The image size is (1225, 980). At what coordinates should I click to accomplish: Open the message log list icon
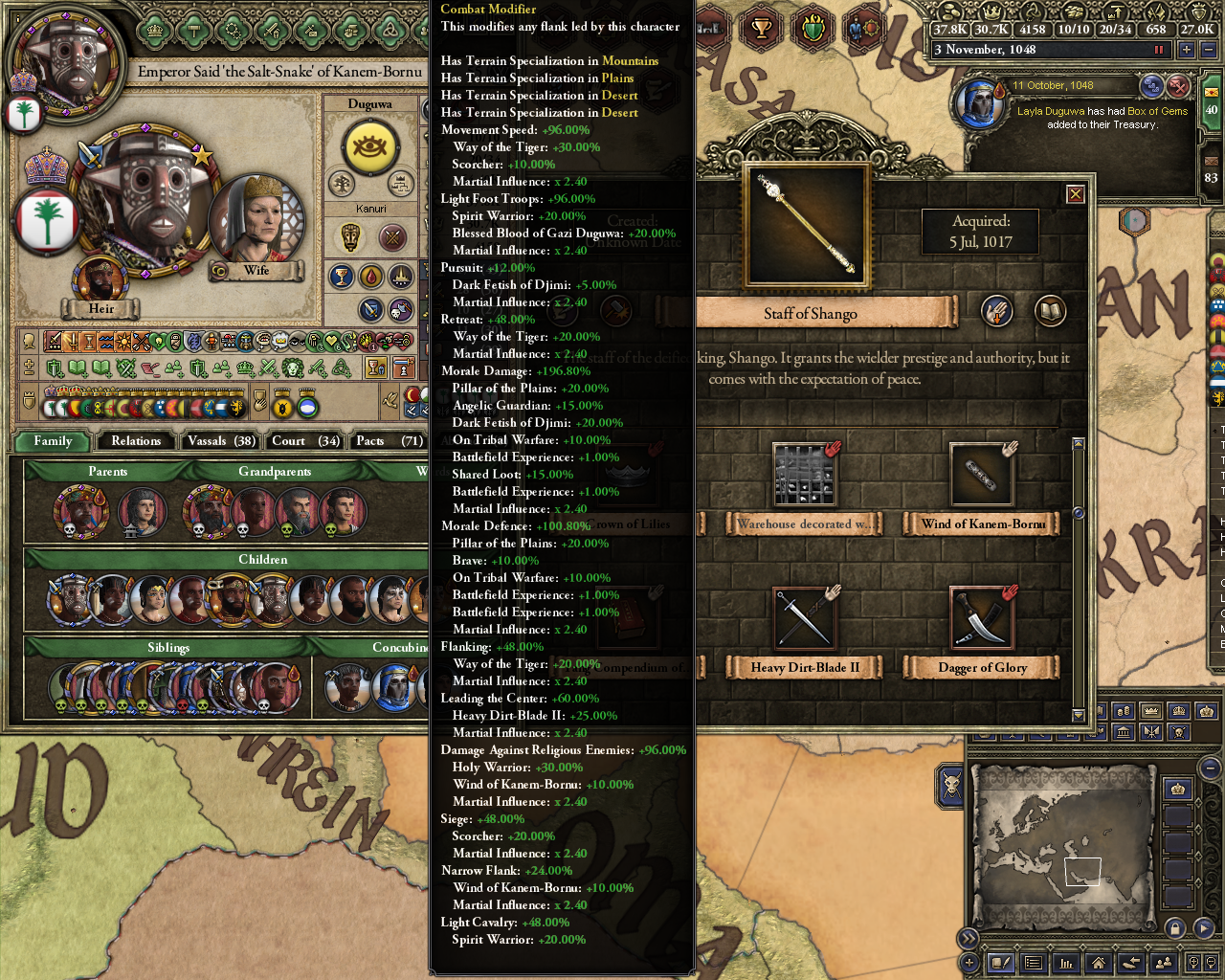(x=1033, y=962)
